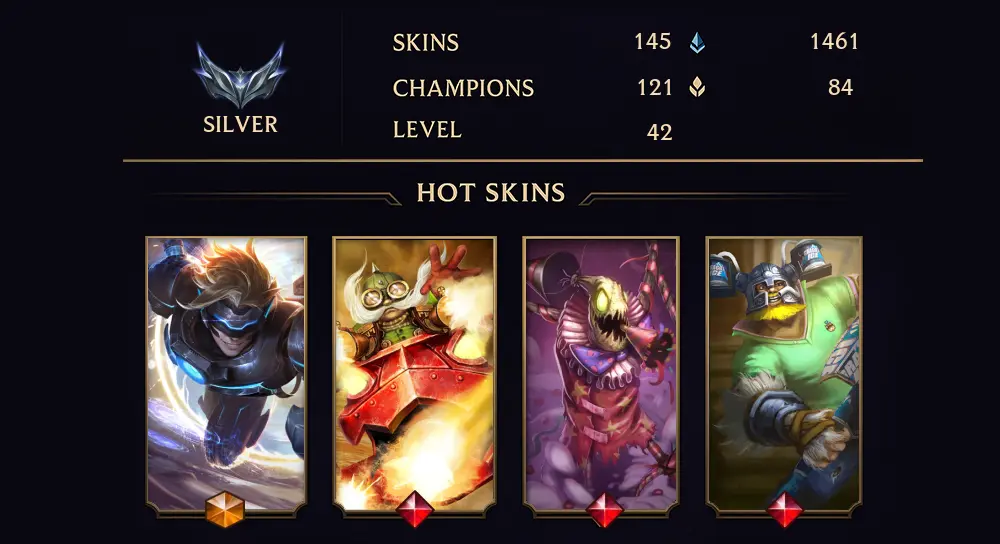Open the Fiddlesticks purple clown skin card
The height and width of the screenshot is (544, 1000).
(x=601, y=372)
